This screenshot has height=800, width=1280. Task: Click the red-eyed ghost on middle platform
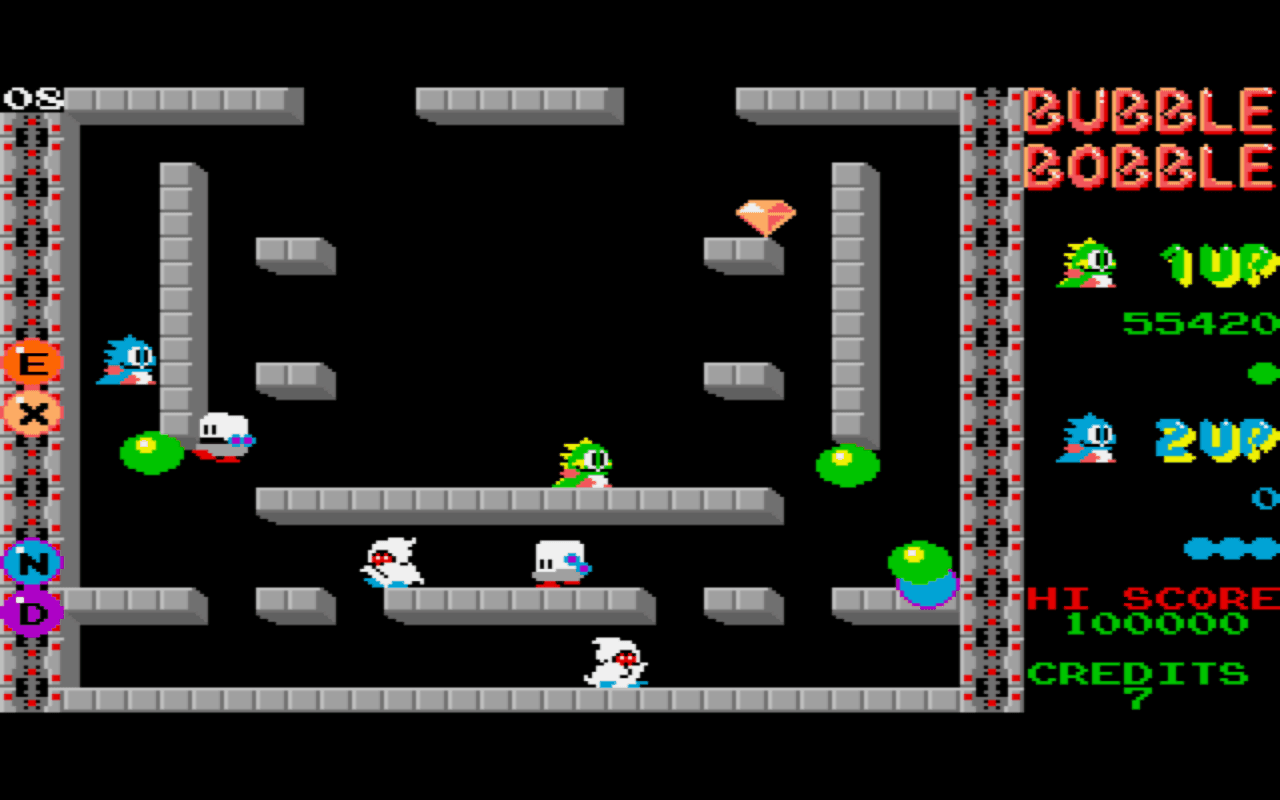(390, 562)
